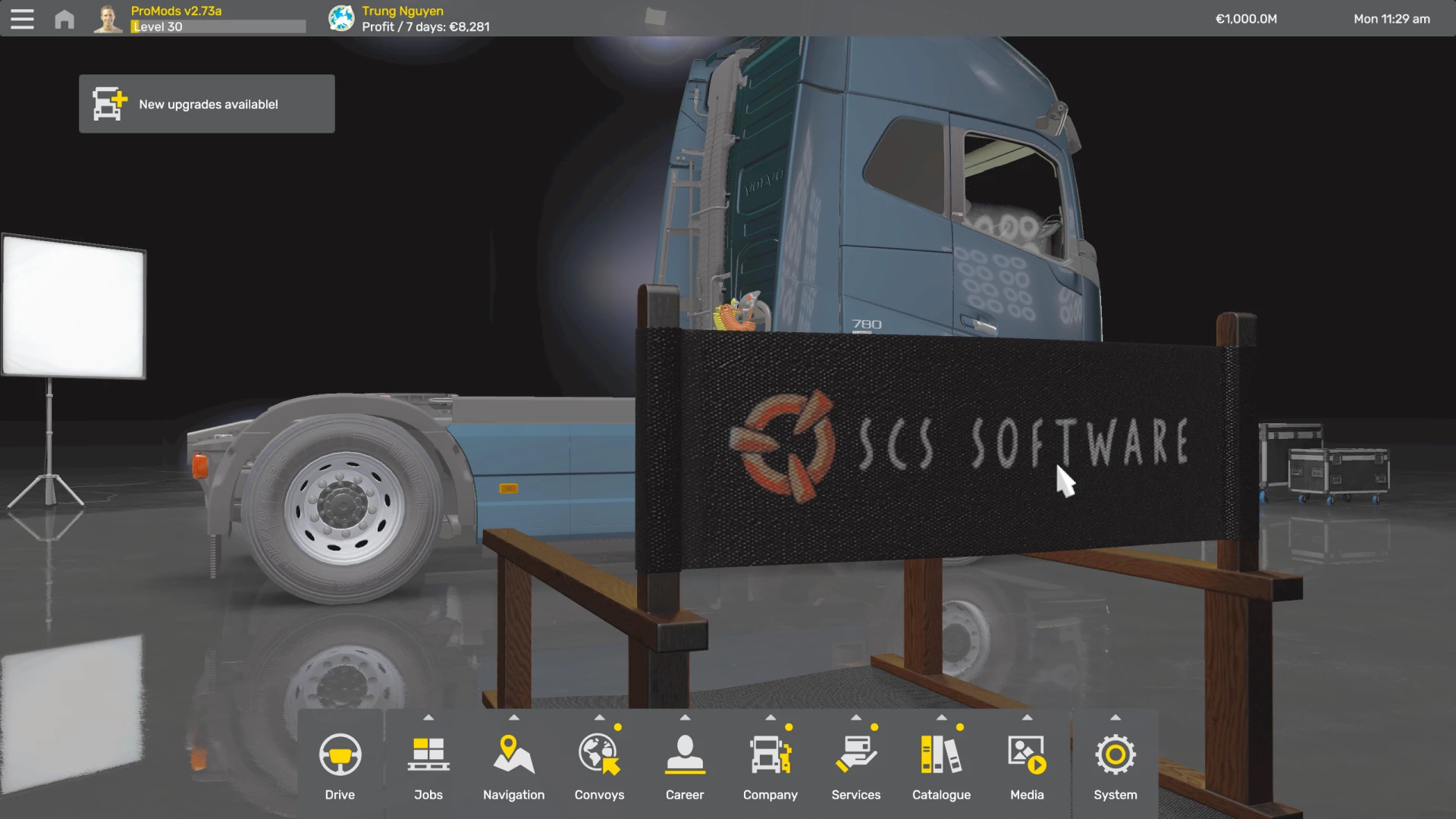Open Convoys via the globe icon
This screenshot has width=1456, height=819.
(x=599, y=753)
